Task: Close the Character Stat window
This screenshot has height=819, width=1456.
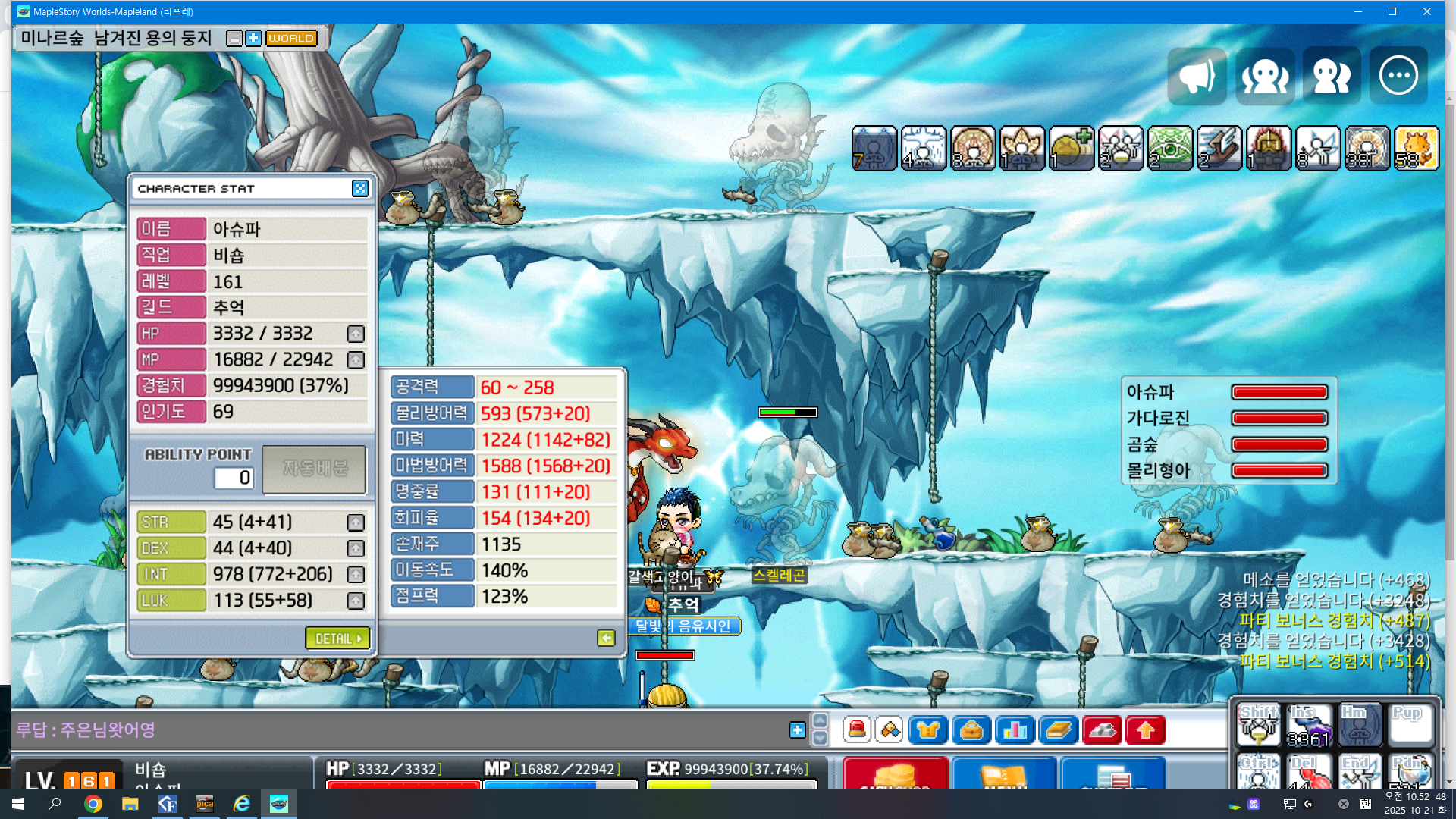Action: (x=360, y=188)
